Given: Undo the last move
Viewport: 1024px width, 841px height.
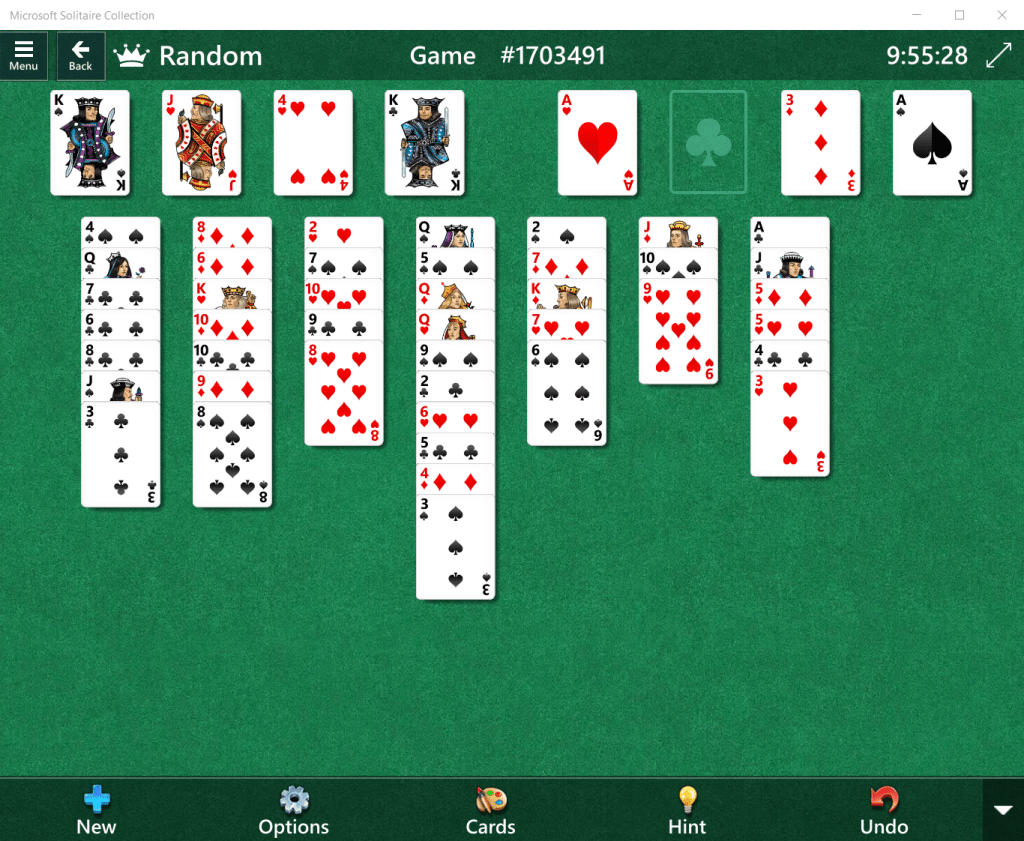Looking at the screenshot, I should coord(884,810).
